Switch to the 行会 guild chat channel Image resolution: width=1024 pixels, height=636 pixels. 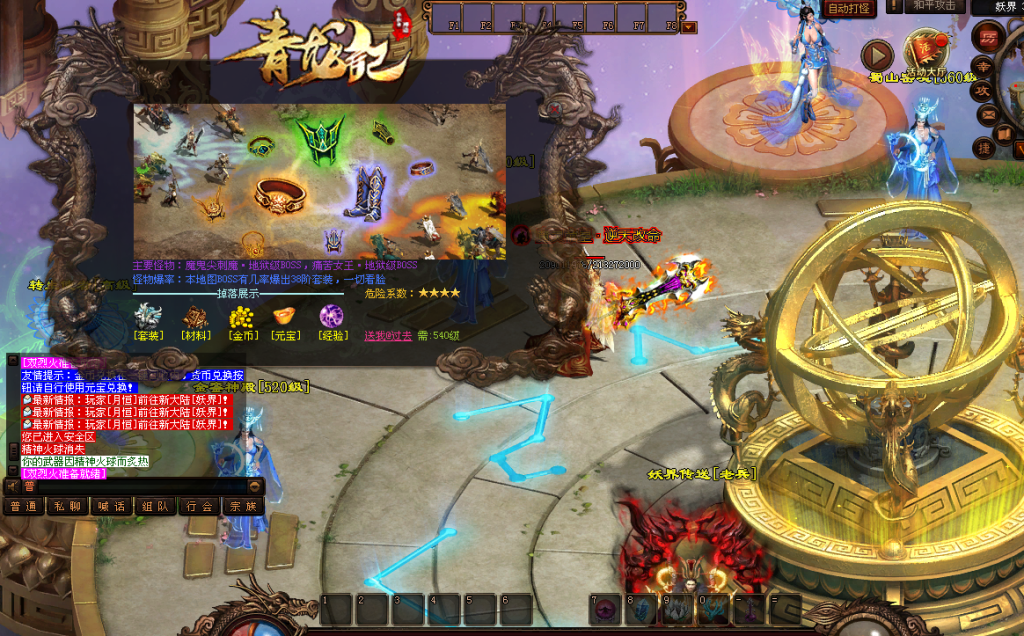pyautogui.click(x=199, y=507)
